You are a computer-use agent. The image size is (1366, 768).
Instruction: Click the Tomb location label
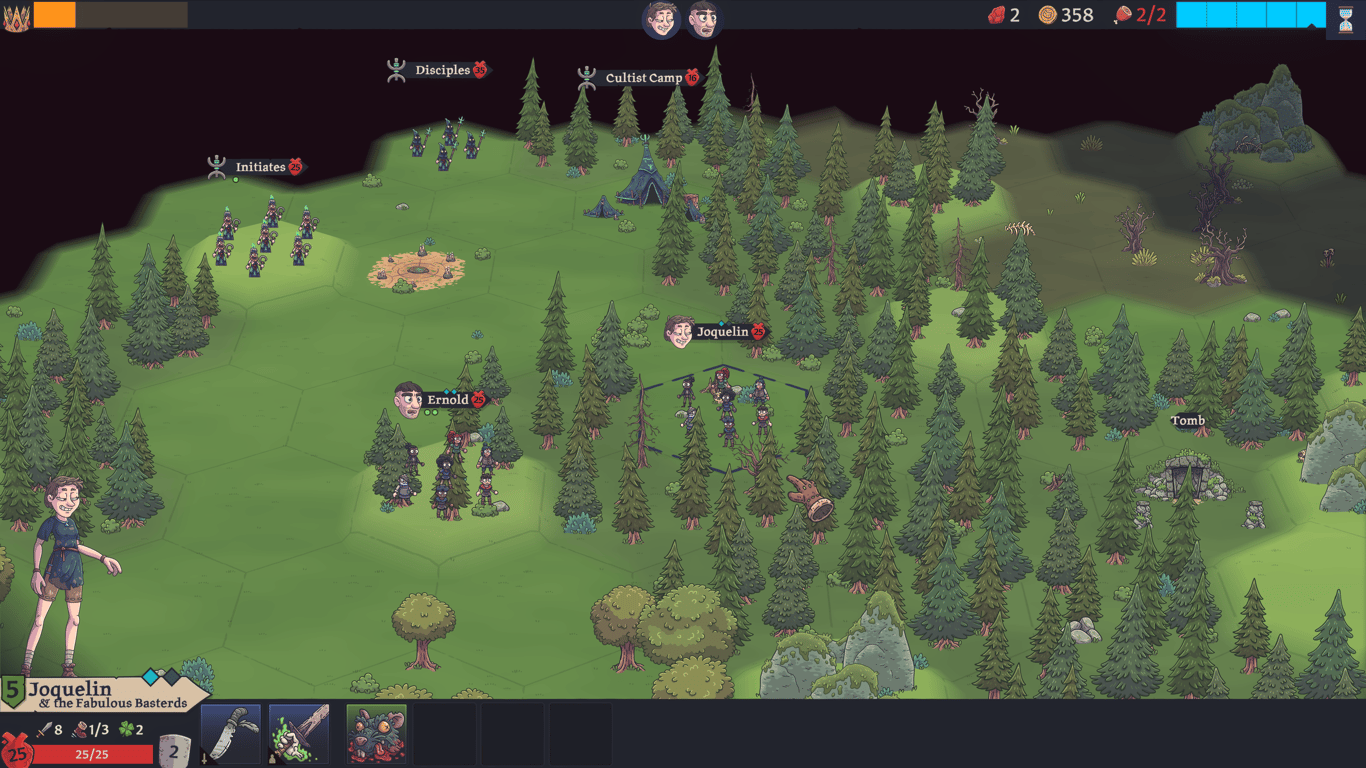pos(1188,421)
